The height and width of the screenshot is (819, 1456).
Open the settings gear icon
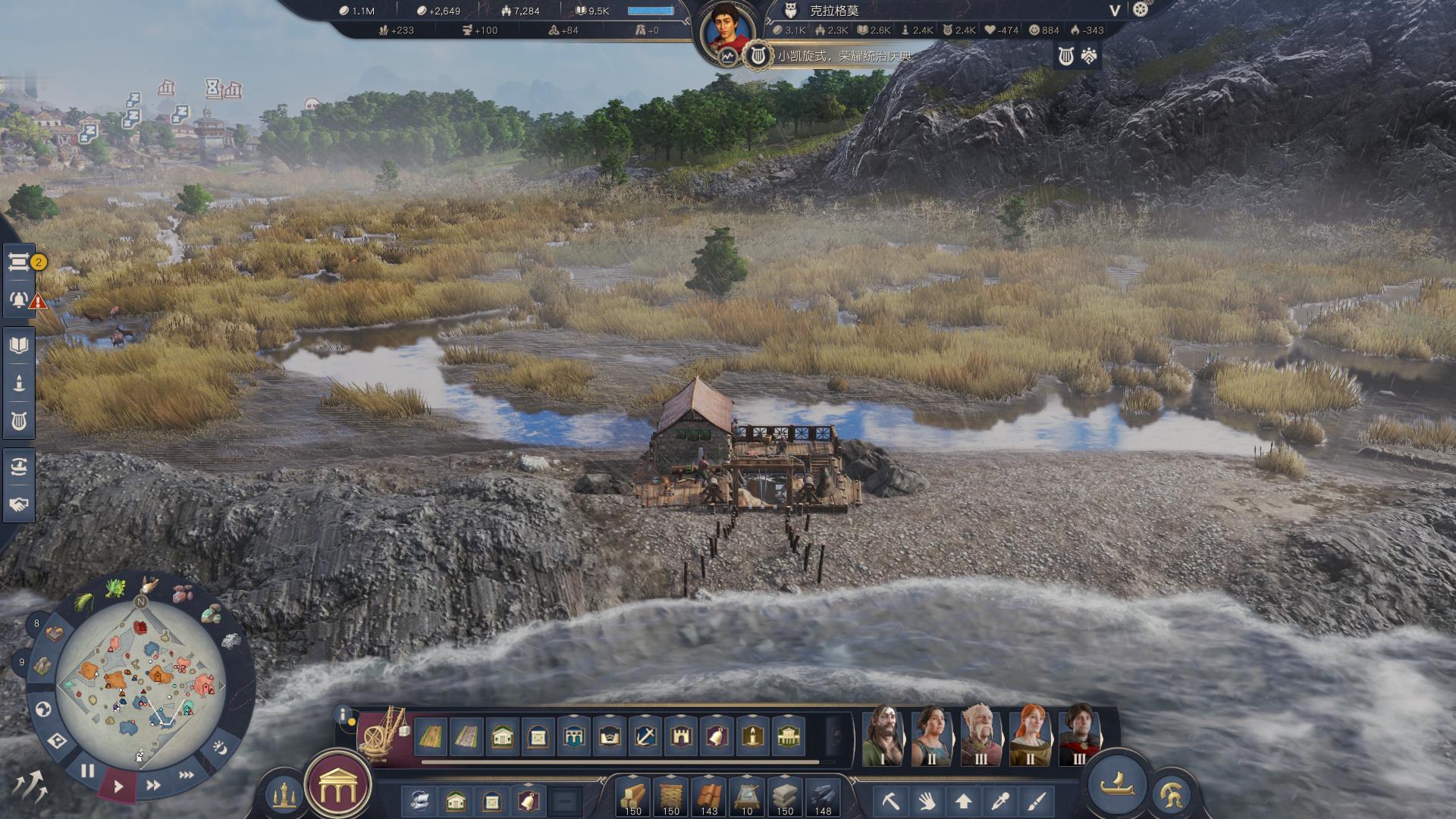click(x=1141, y=10)
